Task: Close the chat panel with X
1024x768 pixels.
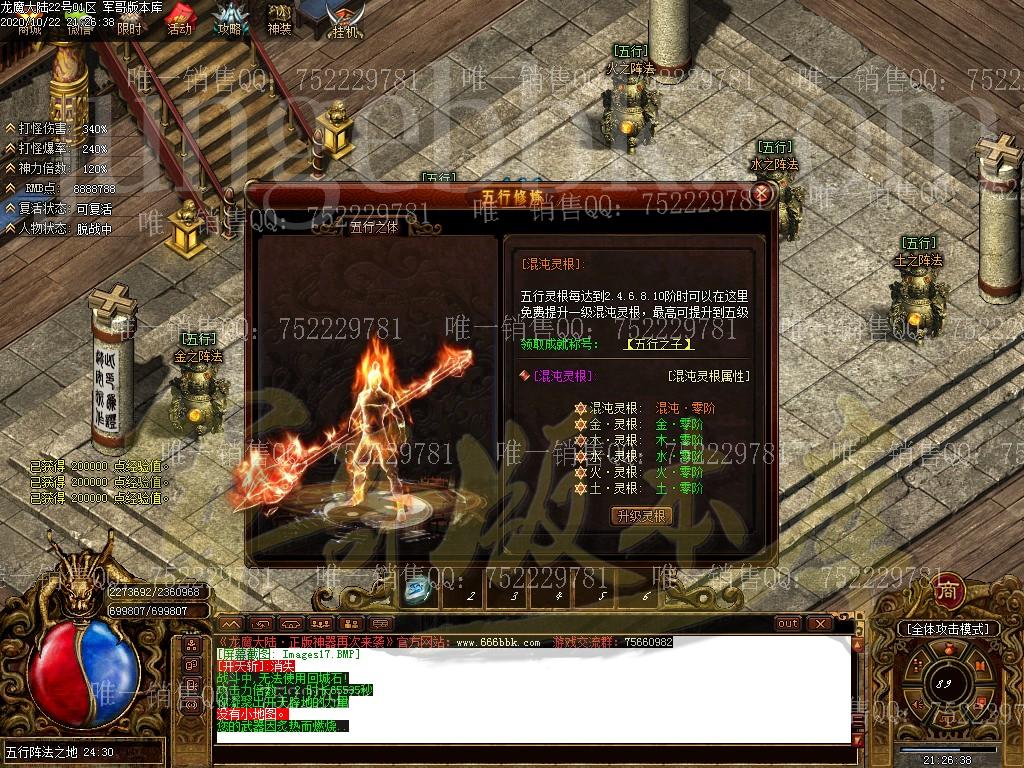Action: [x=820, y=624]
